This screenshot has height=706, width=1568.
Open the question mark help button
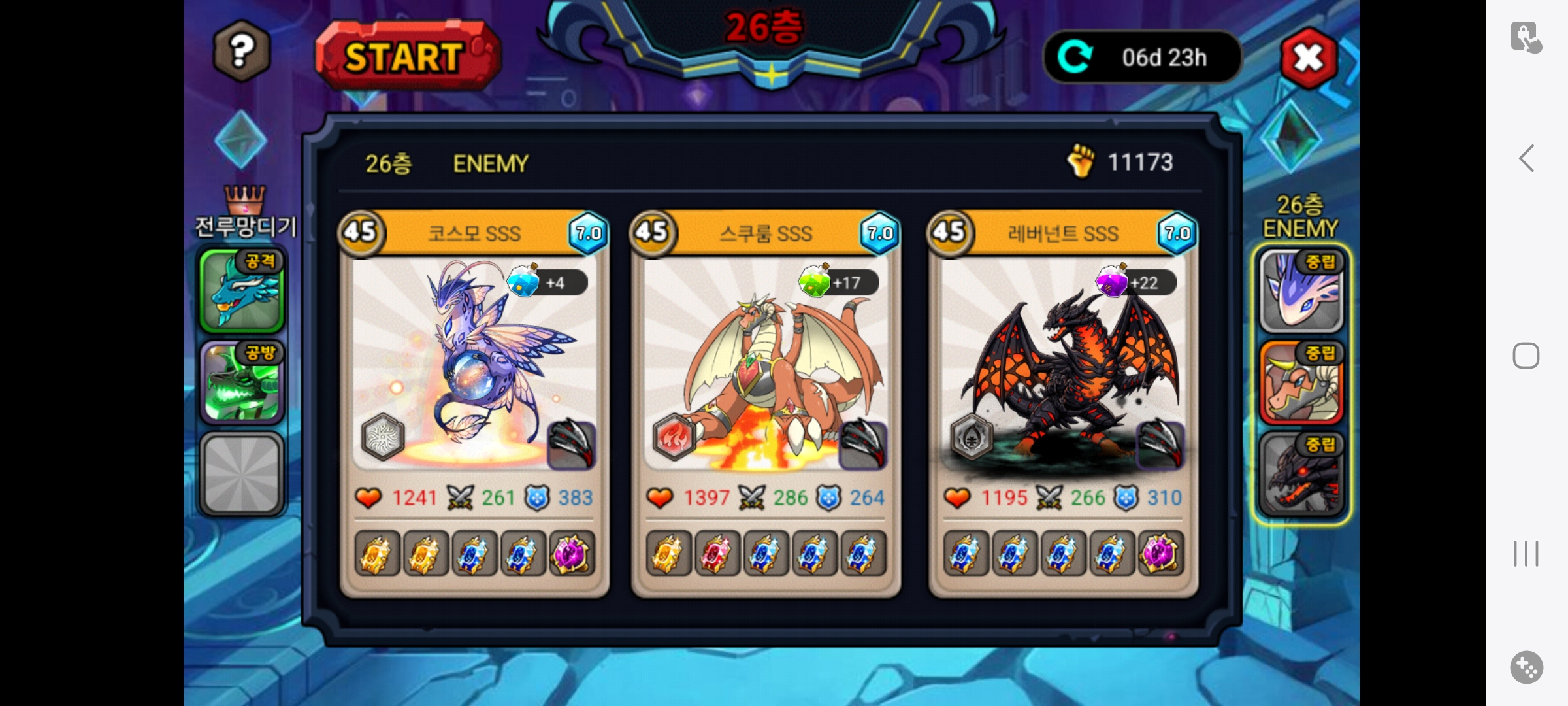(241, 50)
